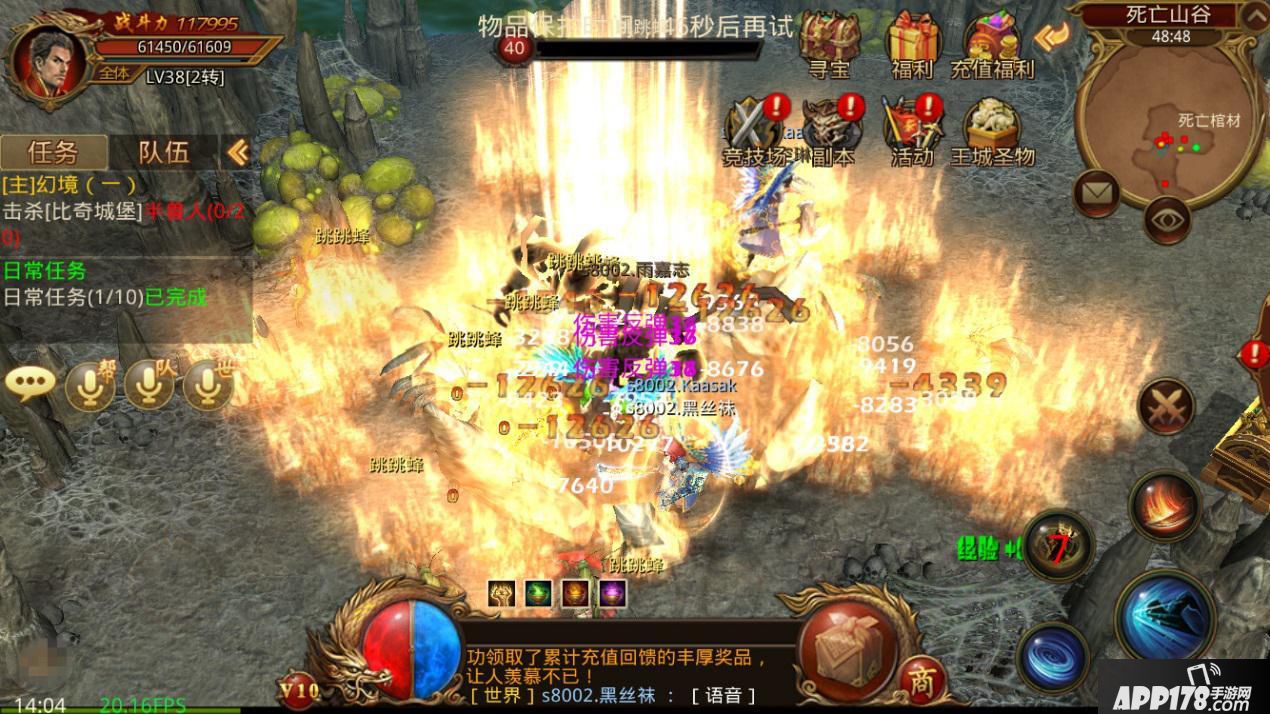Tap the crossed swords attack mode button

point(1166,406)
